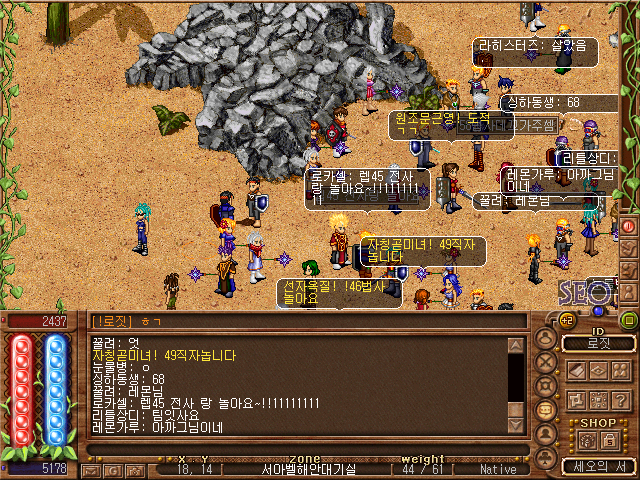This screenshot has width=640, height=480.
Task: Select the shield round button
Action: [546, 386]
